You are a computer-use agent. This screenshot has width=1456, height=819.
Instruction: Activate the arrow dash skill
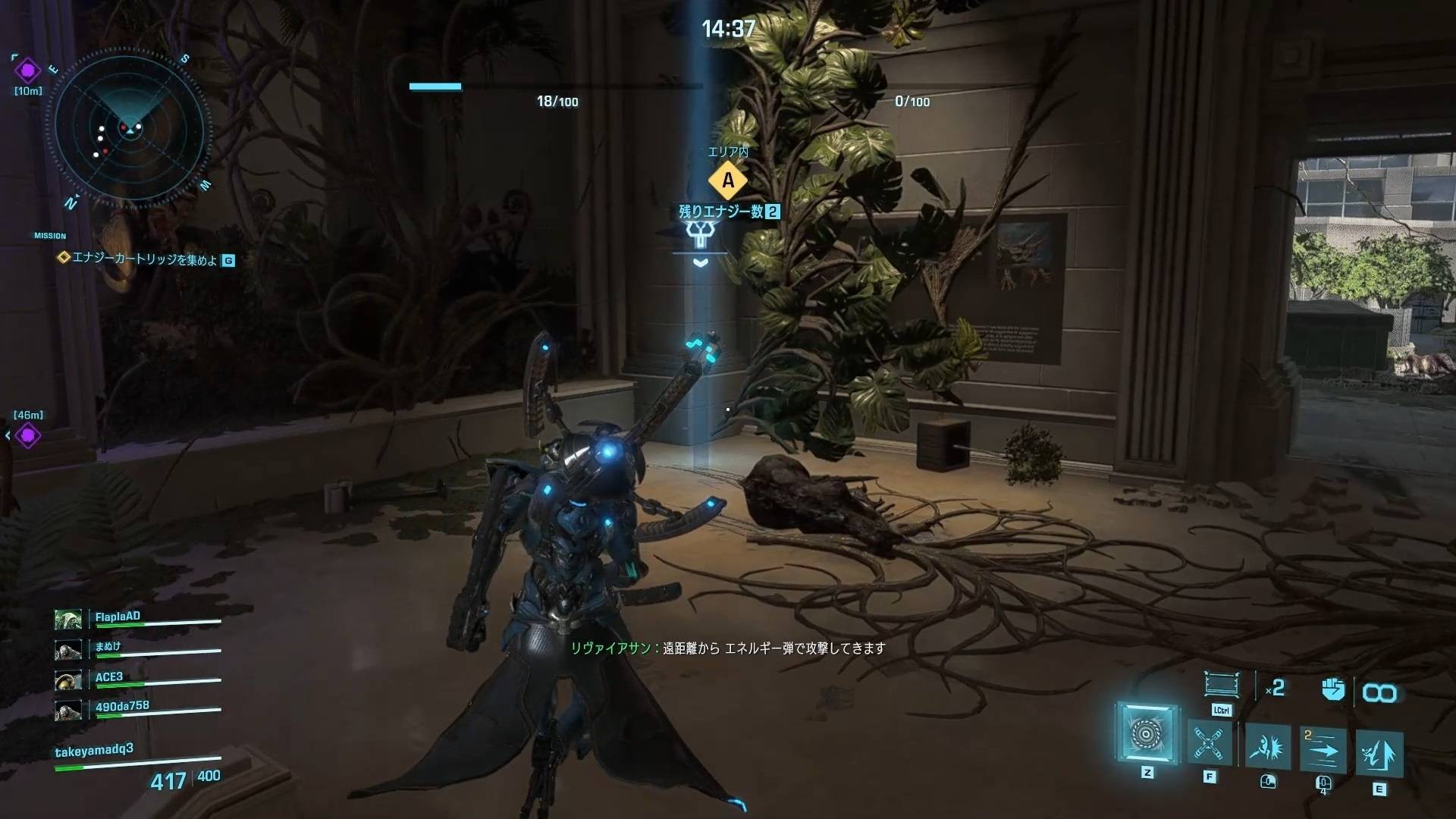pyautogui.click(x=1323, y=749)
